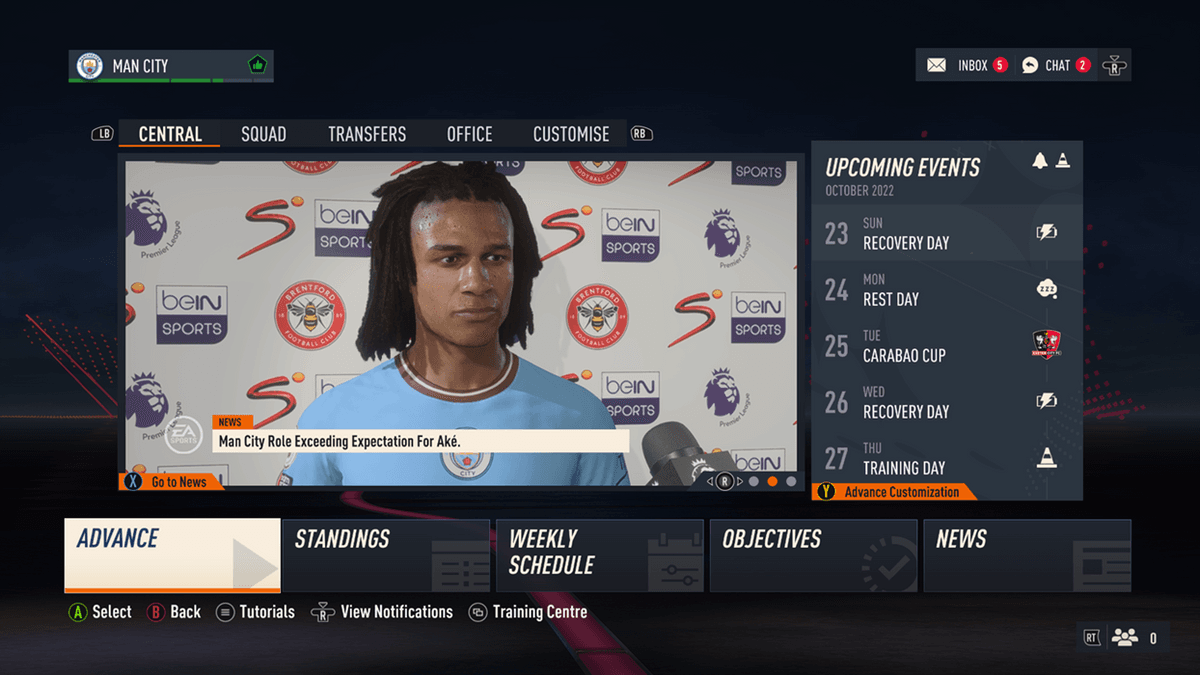The height and width of the screenshot is (675, 1200).
Task: Open the Objectives tile
Action: tap(813, 555)
